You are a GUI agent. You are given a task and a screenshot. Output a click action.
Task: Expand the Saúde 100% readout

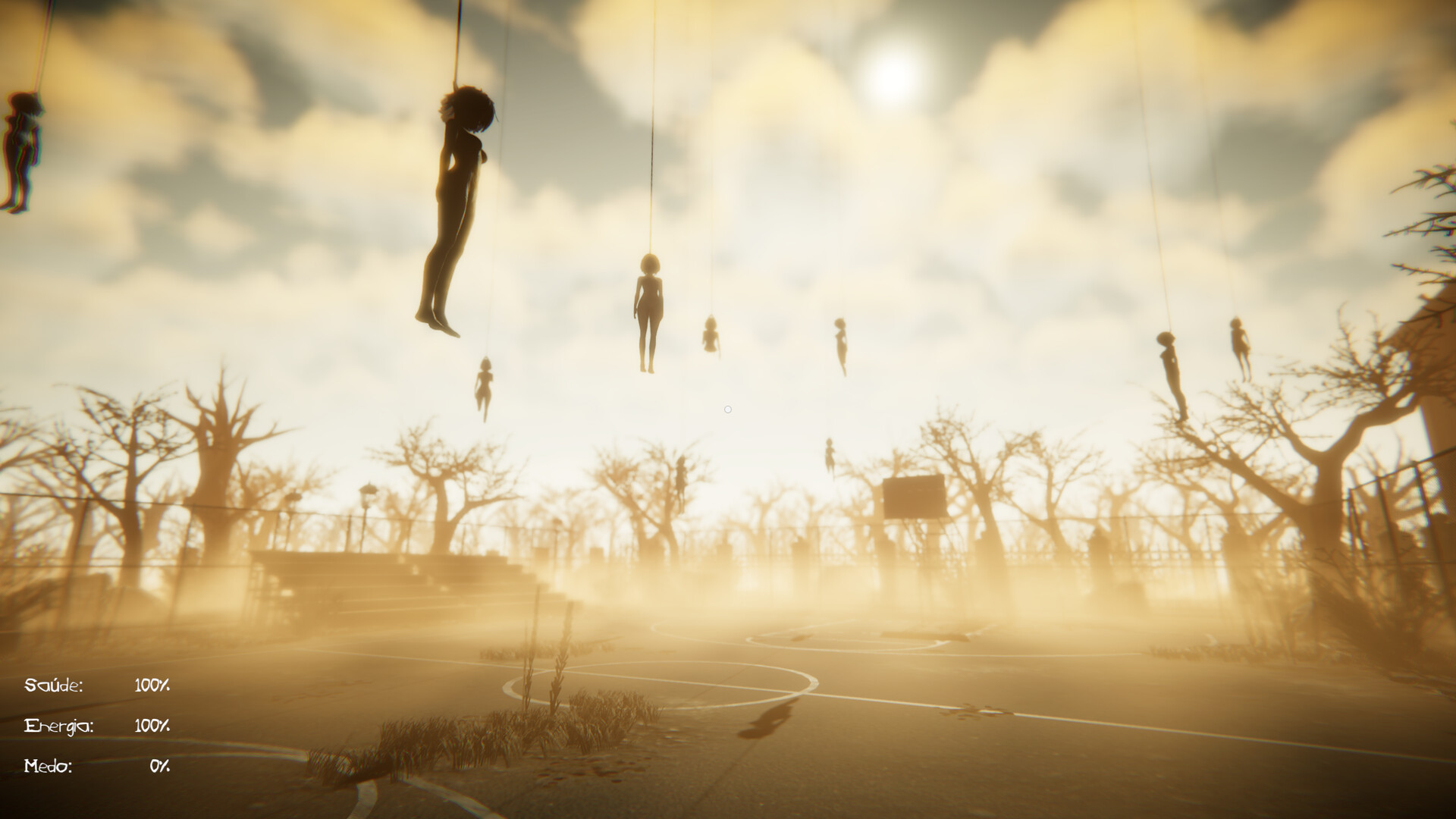coord(151,685)
